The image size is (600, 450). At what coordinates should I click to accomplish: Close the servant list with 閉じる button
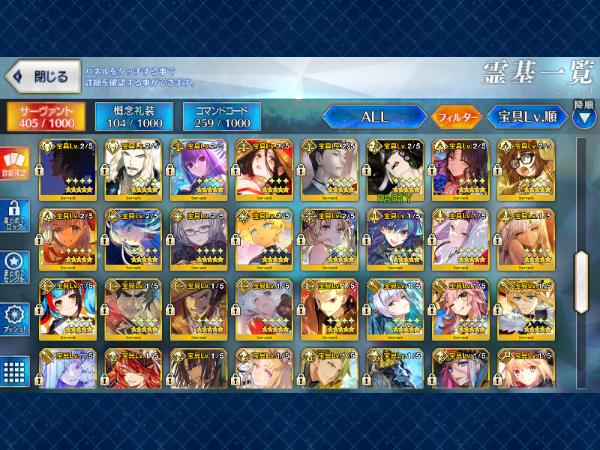point(40,76)
